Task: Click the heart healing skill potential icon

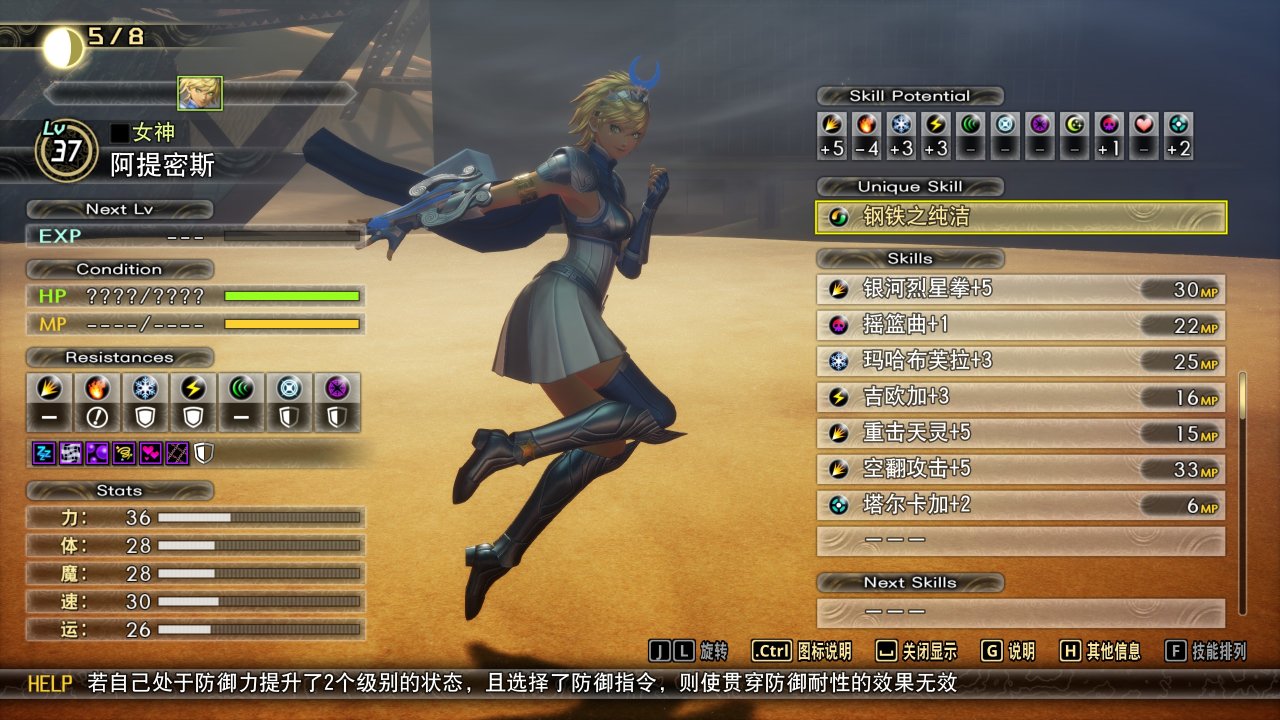Action: coord(1144,126)
